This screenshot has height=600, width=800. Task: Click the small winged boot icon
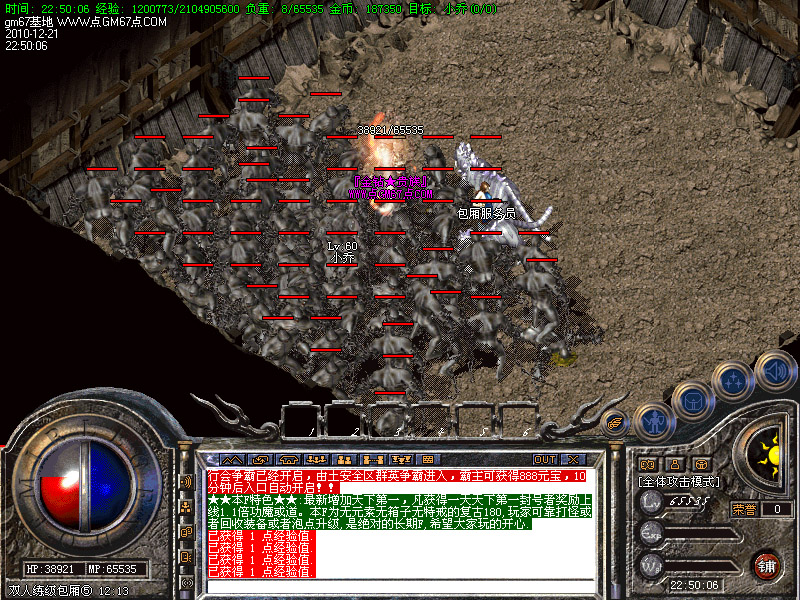(616, 421)
